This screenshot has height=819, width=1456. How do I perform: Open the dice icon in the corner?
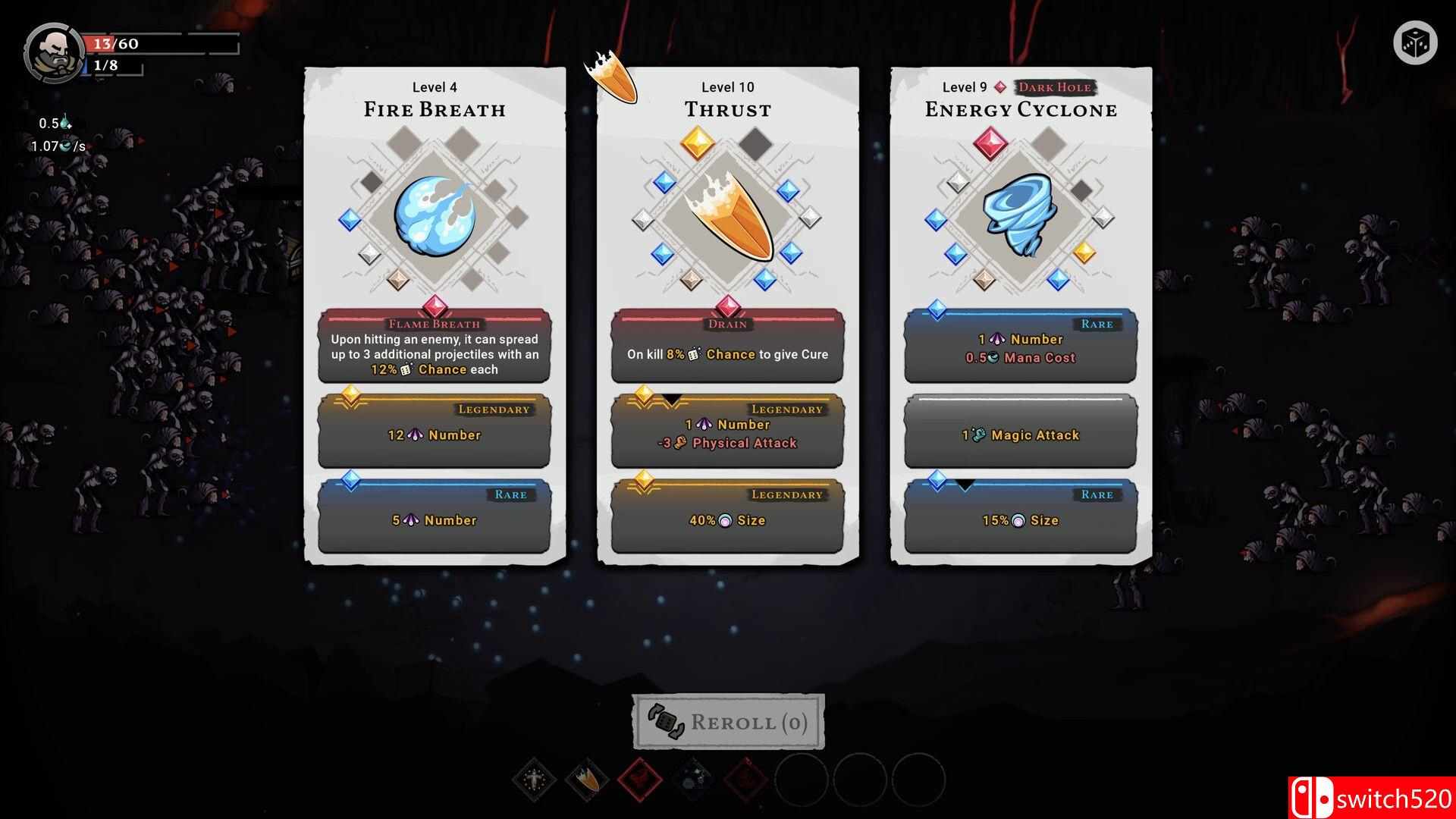[x=1415, y=43]
